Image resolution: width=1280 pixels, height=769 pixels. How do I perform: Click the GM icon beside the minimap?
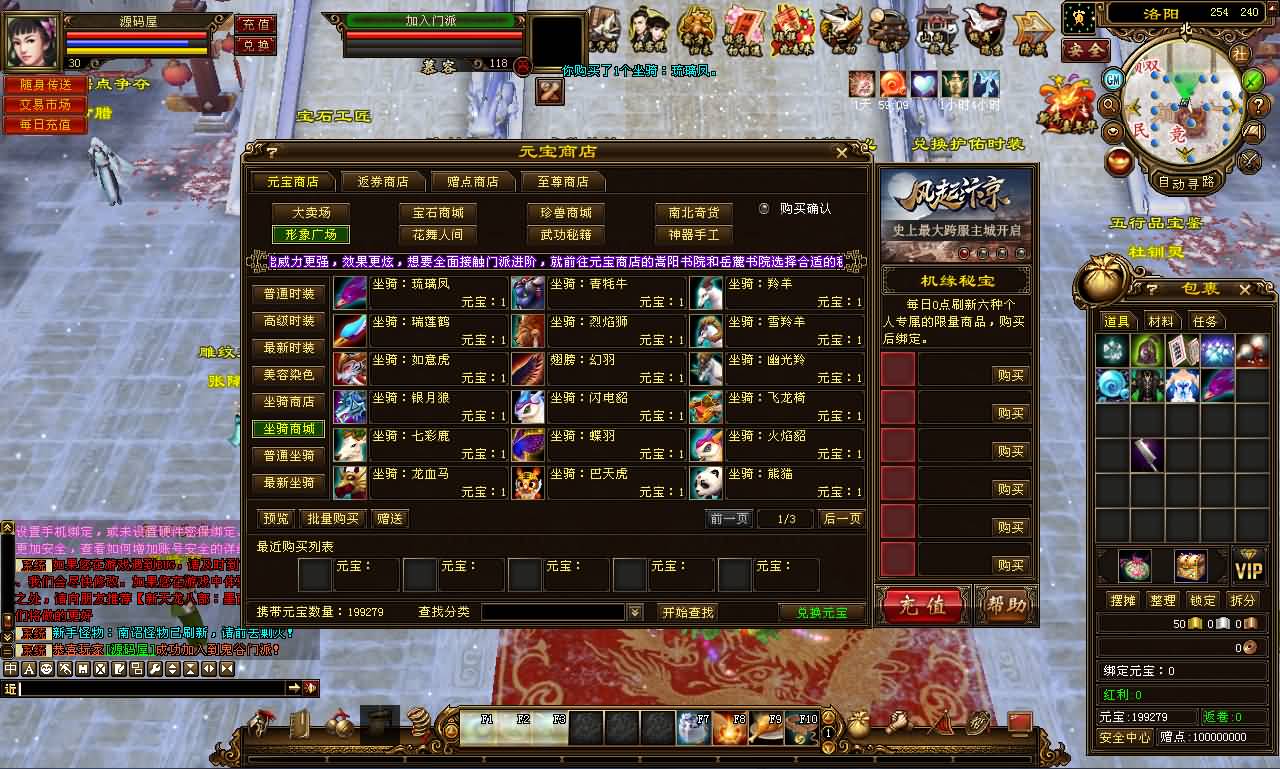click(x=1113, y=80)
